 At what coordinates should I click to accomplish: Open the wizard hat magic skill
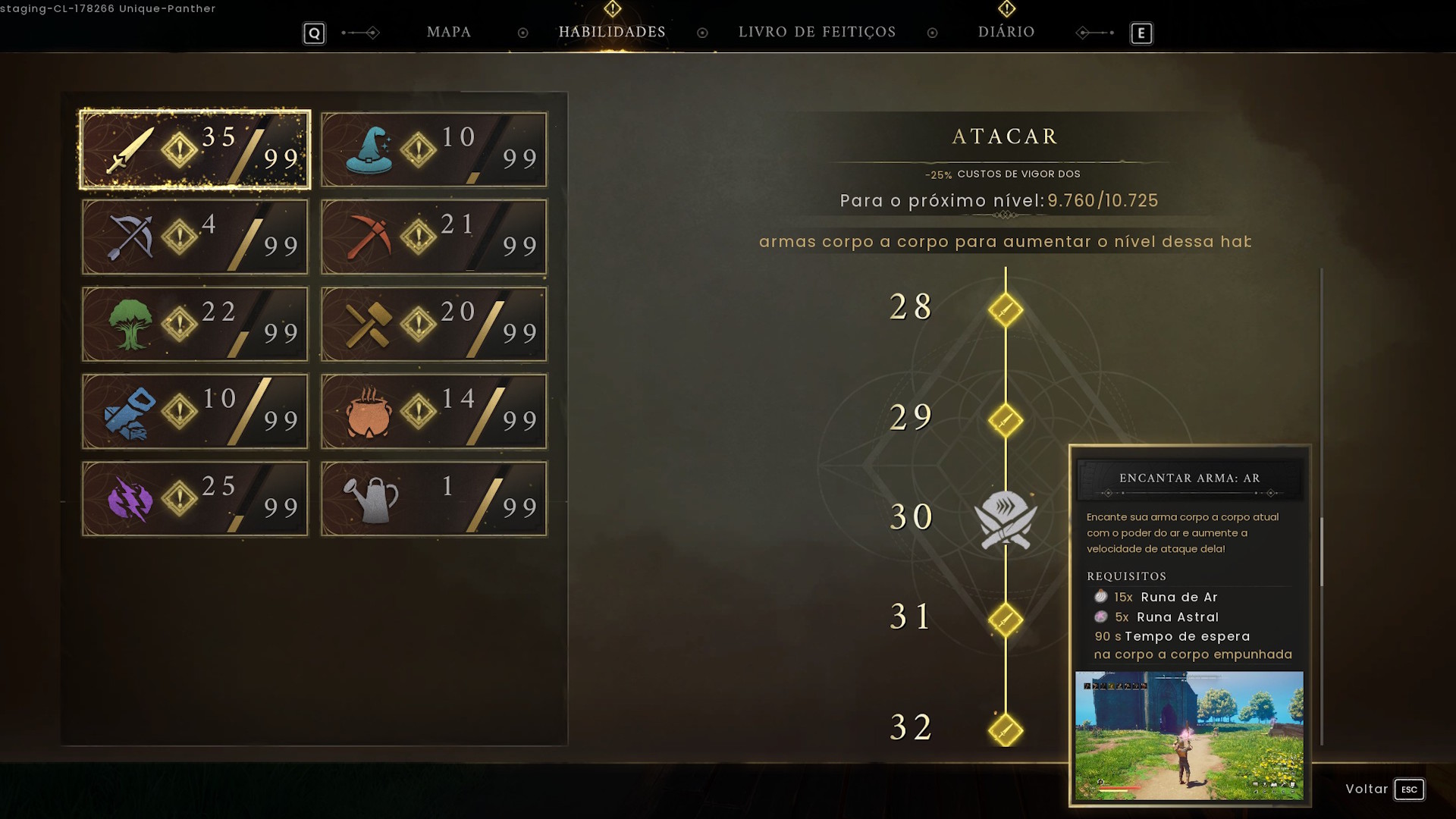click(x=433, y=149)
